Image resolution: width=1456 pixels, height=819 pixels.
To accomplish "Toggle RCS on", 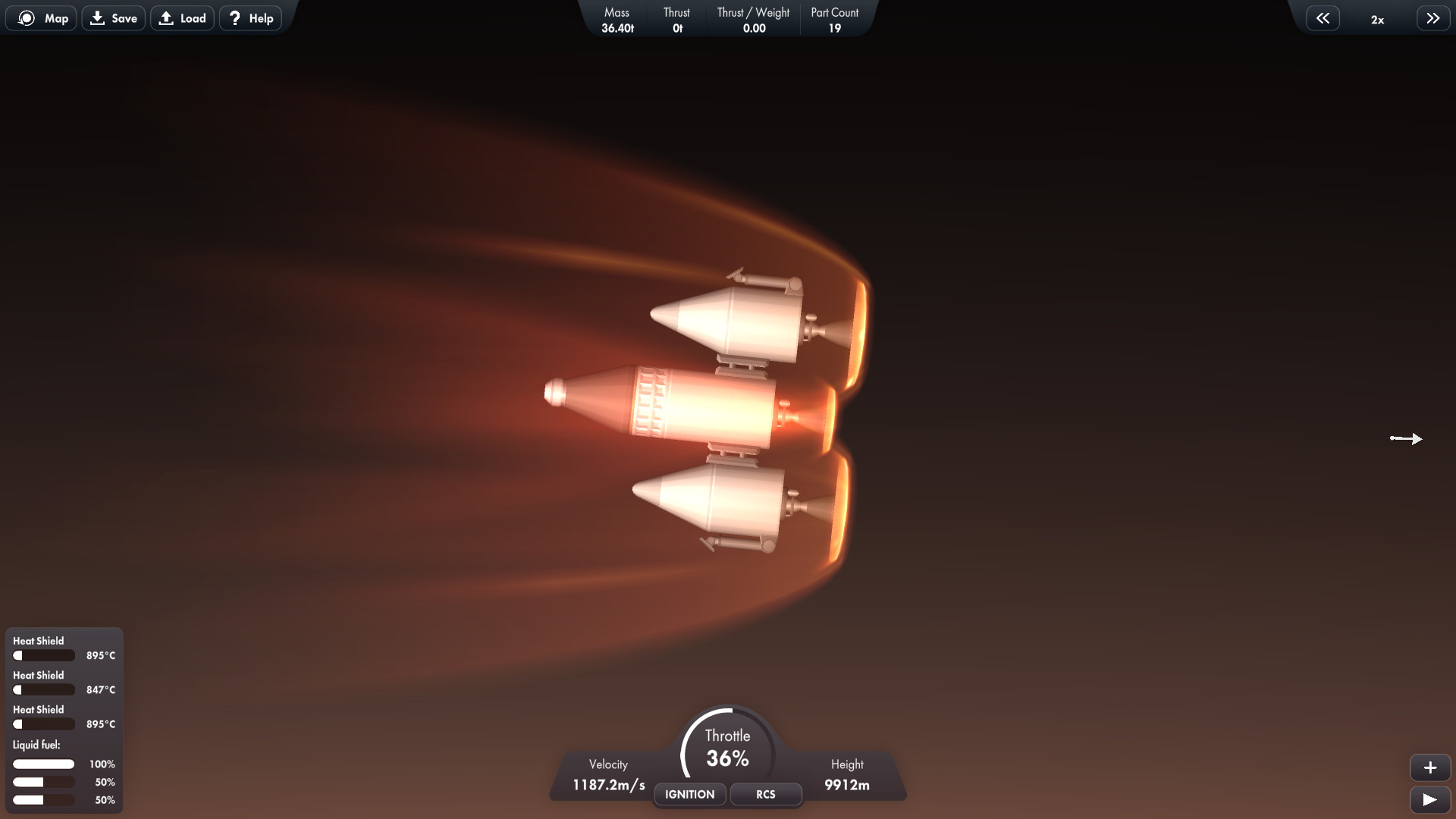I will coord(764,794).
